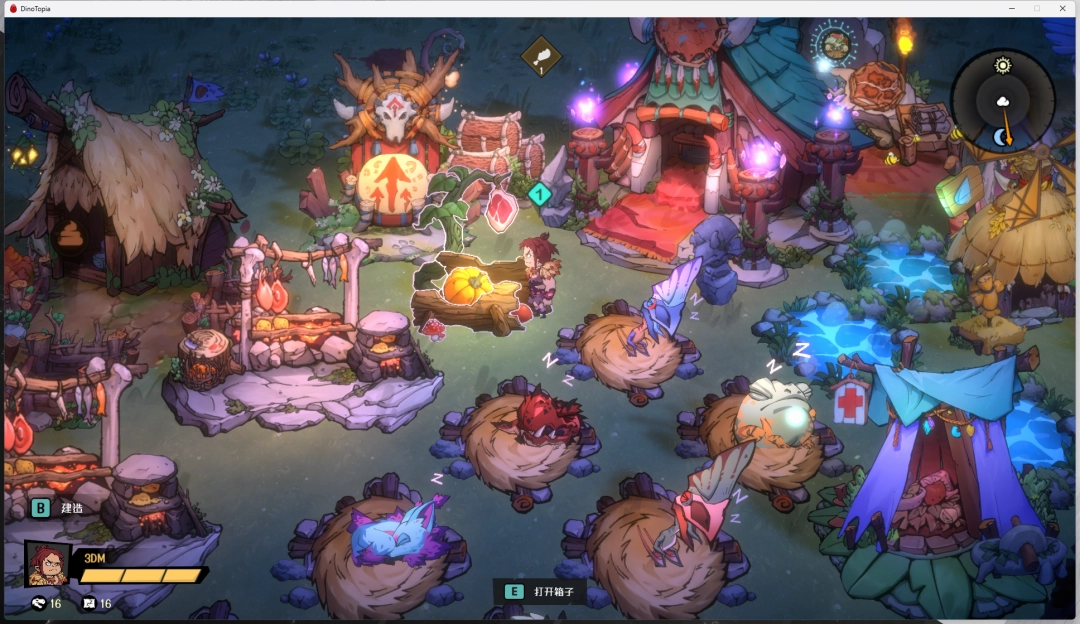Minimize the DinoTopia window
The height and width of the screenshot is (624, 1080).
1010,8
